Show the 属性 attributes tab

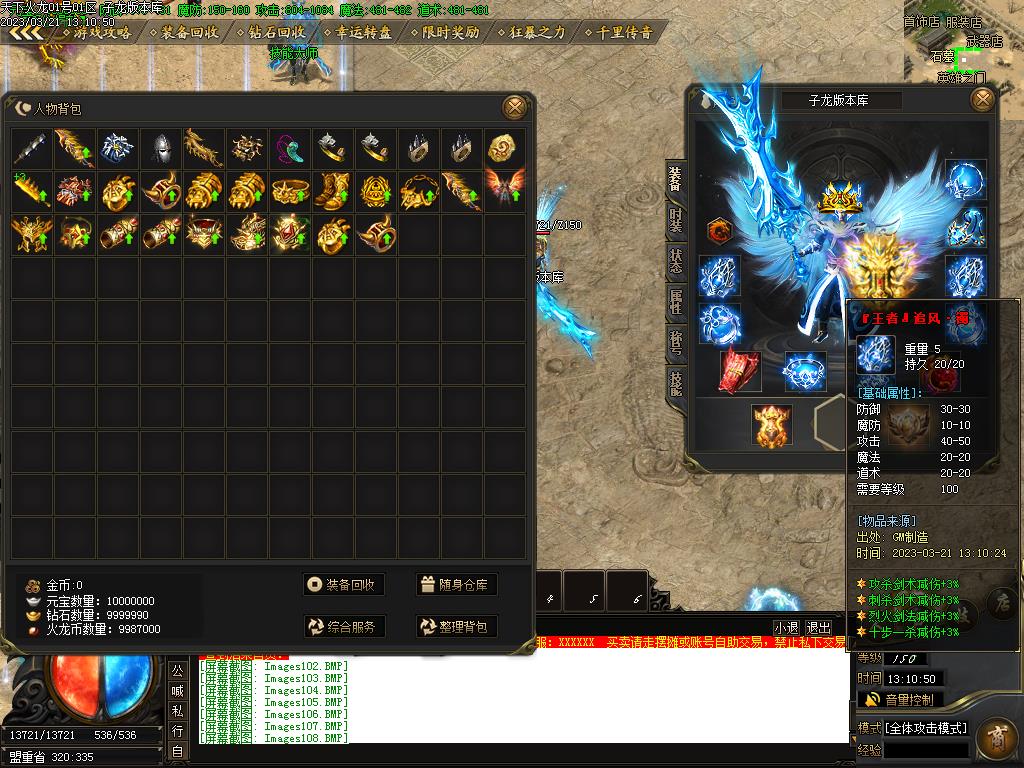(676, 302)
